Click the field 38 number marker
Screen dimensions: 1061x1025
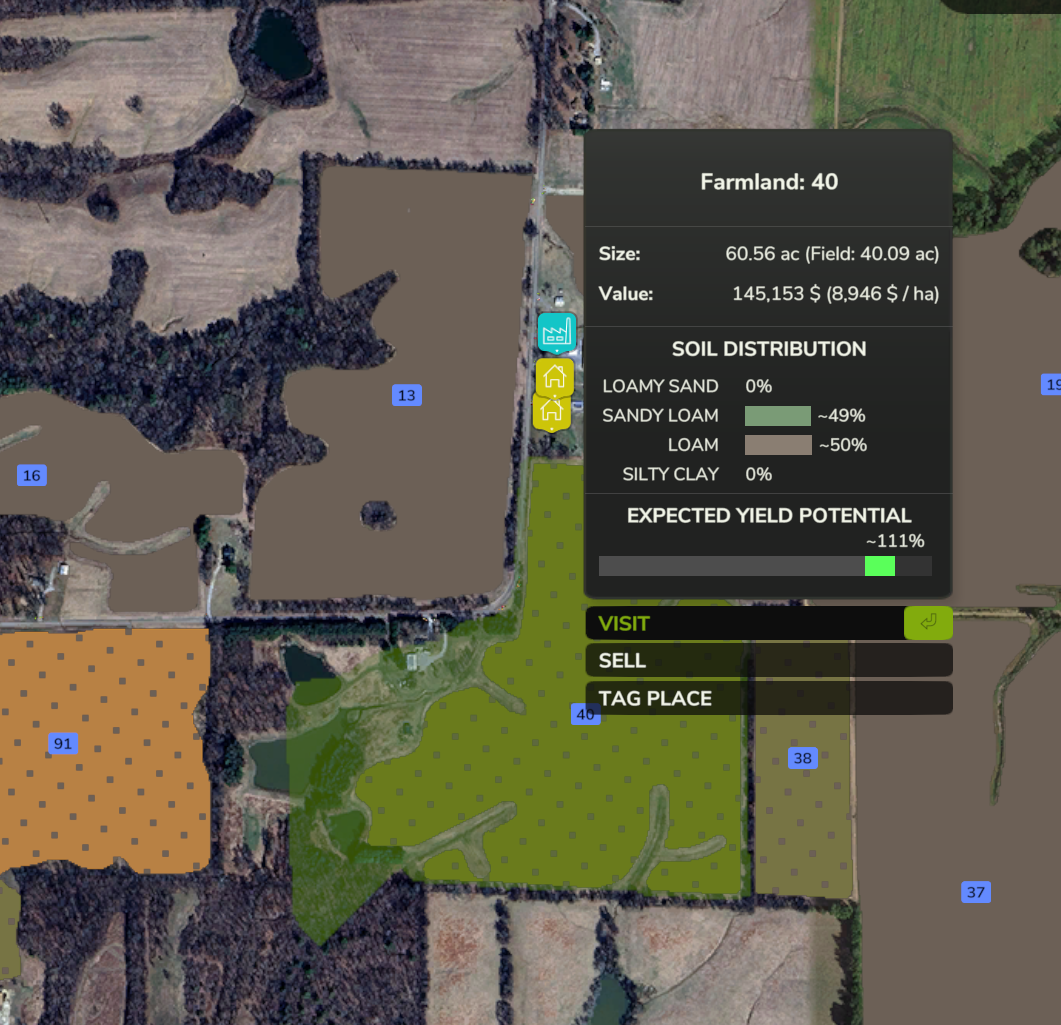click(x=802, y=758)
